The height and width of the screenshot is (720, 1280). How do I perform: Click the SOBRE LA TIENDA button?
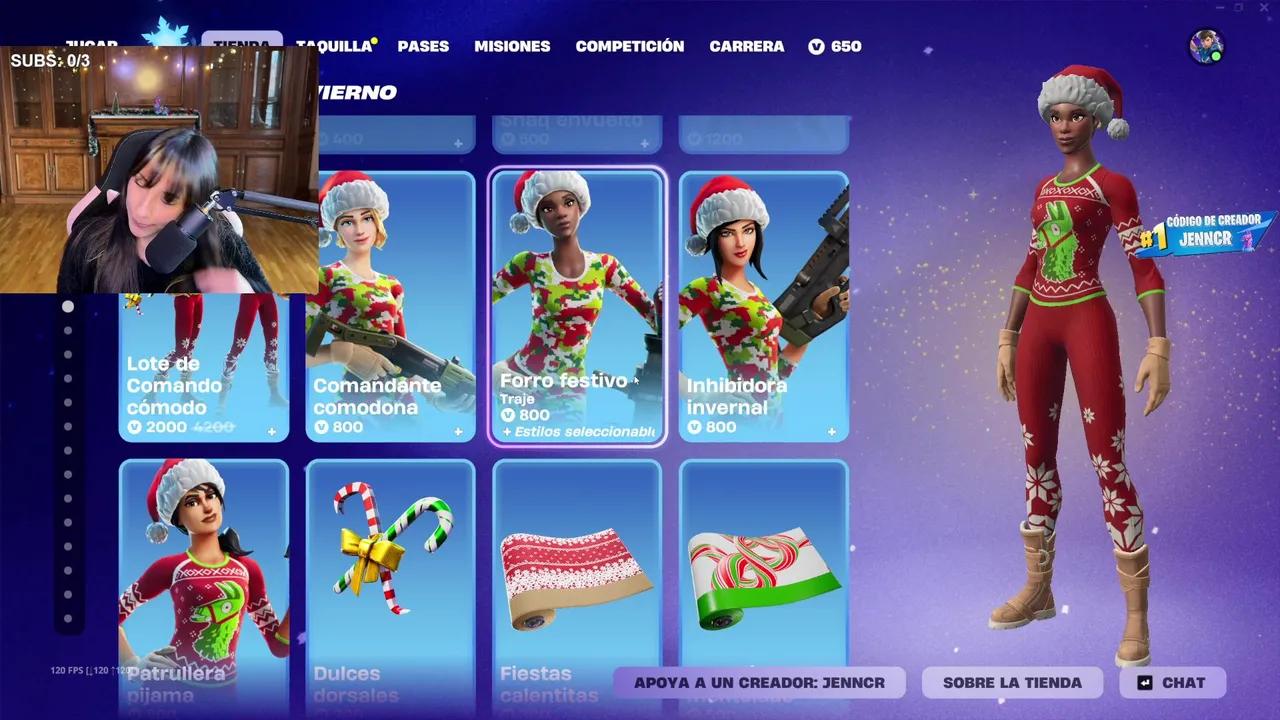coord(1010,683)
